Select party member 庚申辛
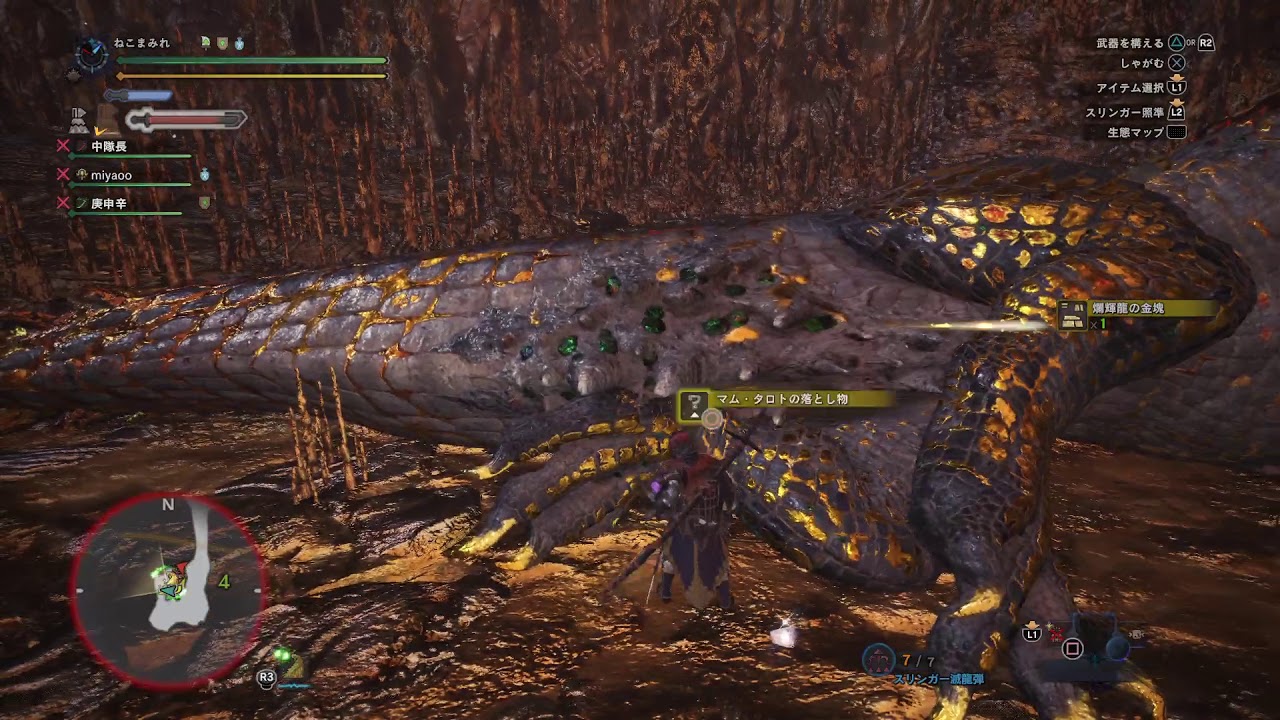The width and height of the screenshot is (1280, 720). point(108,203)
